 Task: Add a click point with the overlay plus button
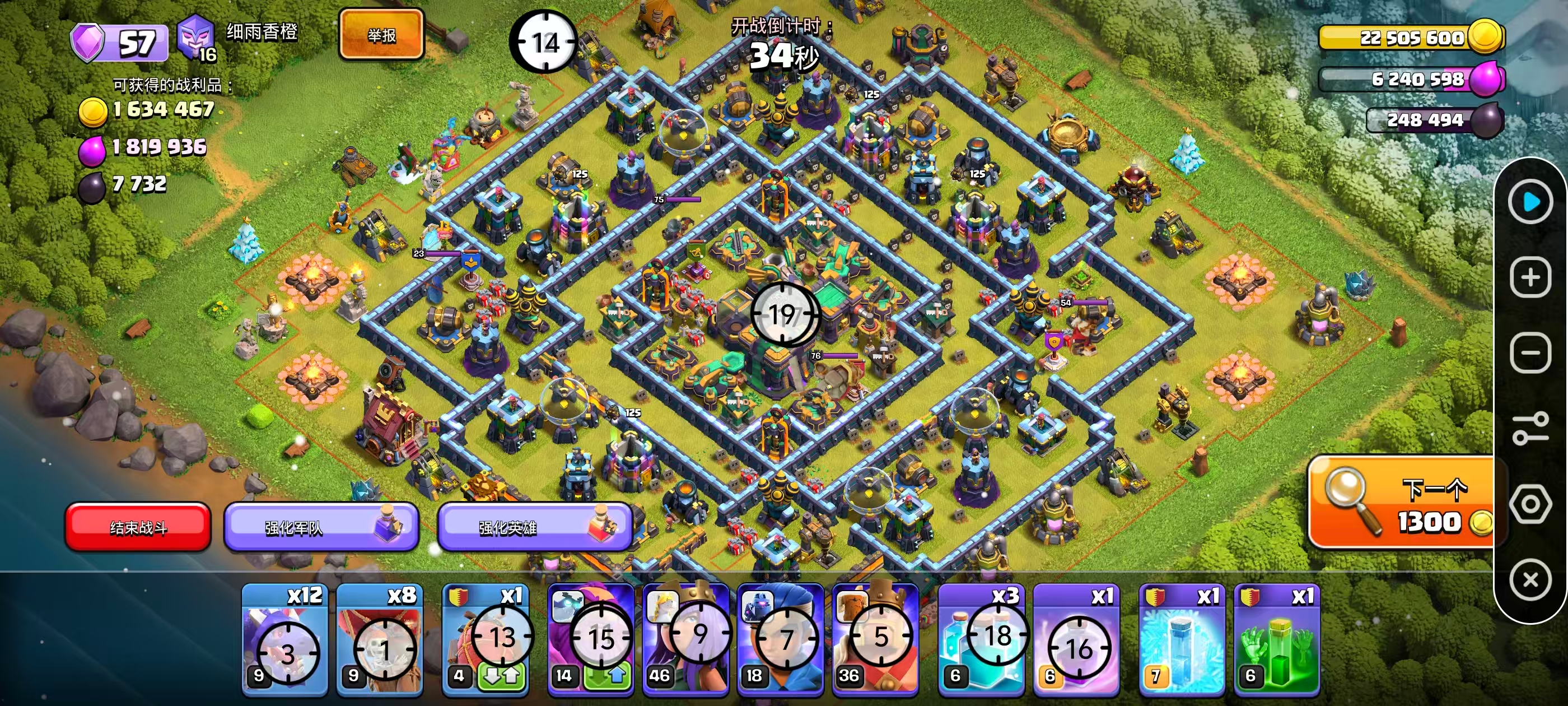1530,278
